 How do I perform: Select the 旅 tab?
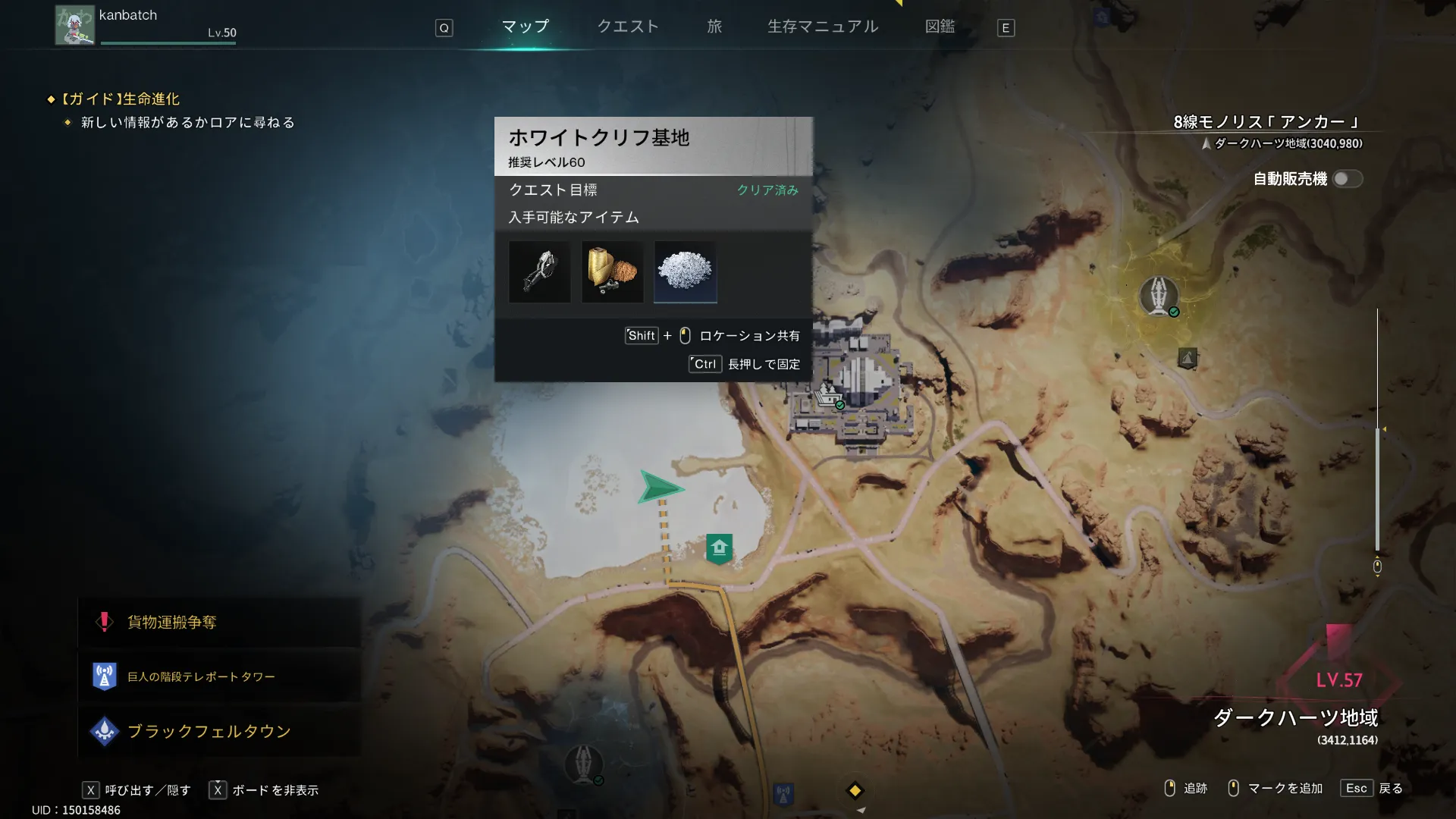[x=714, y=27]
